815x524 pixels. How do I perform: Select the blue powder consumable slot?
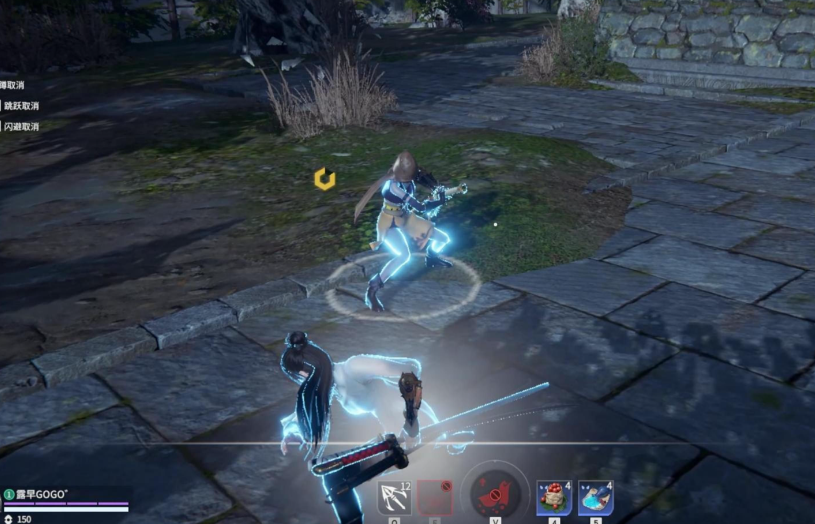pyautogui.click(x=595, y=497)
